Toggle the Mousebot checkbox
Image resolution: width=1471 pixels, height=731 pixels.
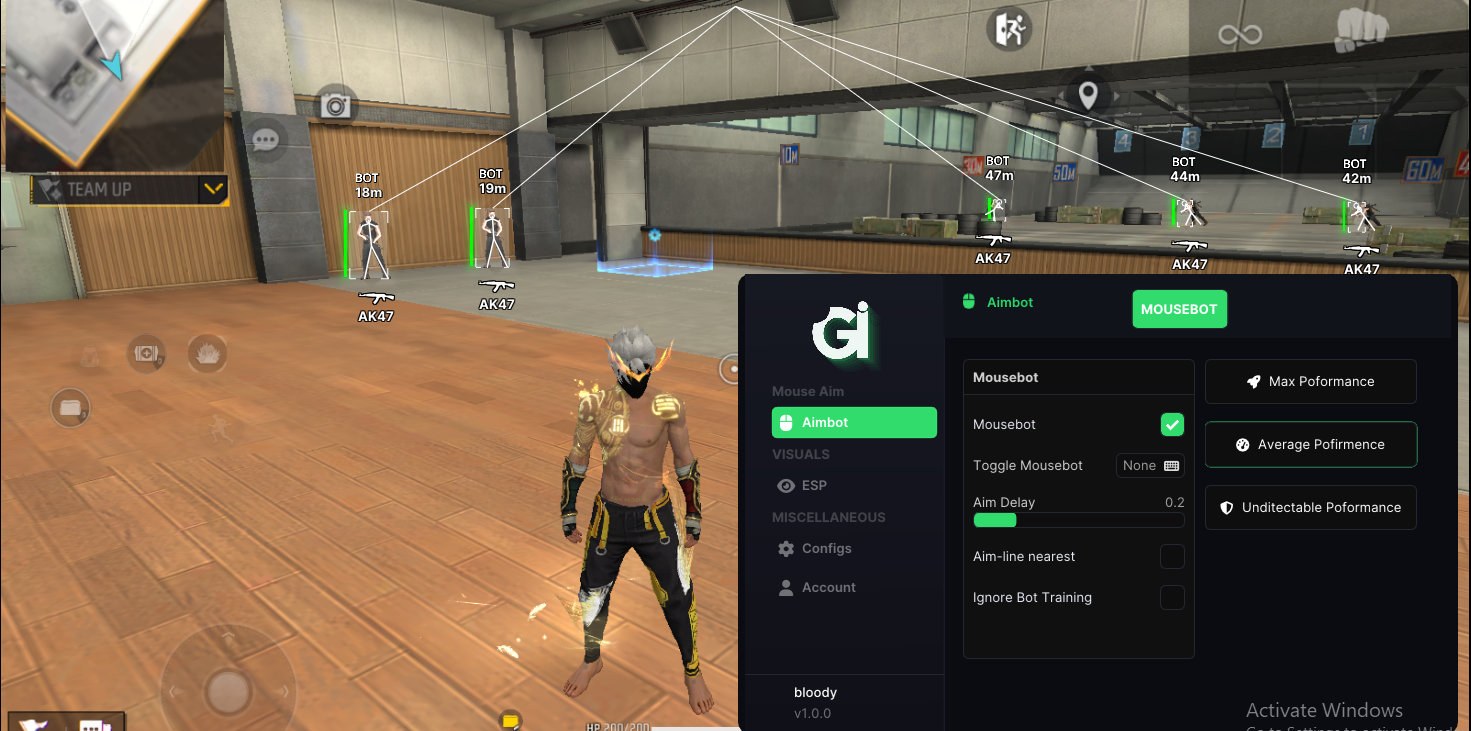(1172, 425)
